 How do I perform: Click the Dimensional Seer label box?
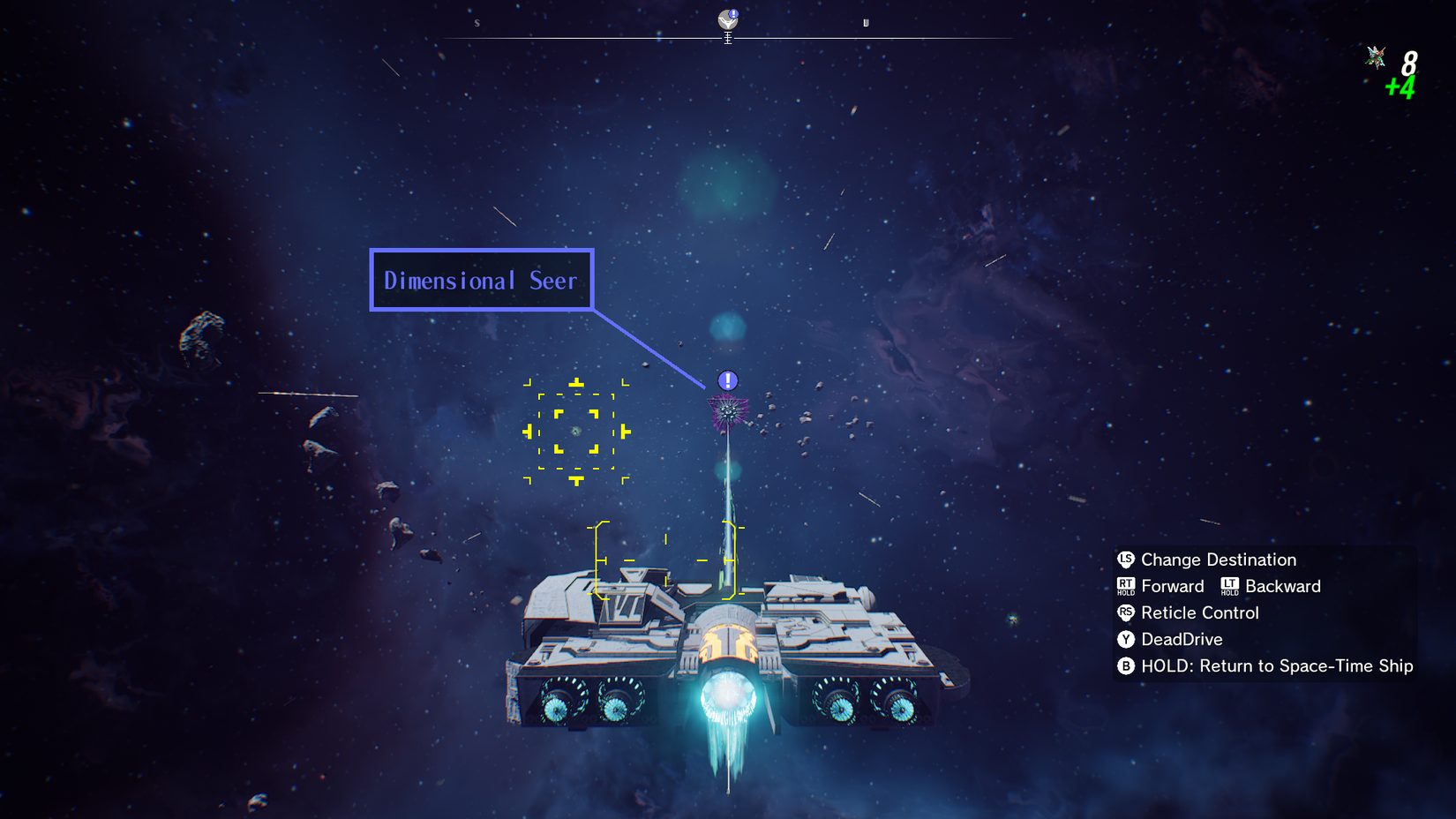(x=481, y=281)
